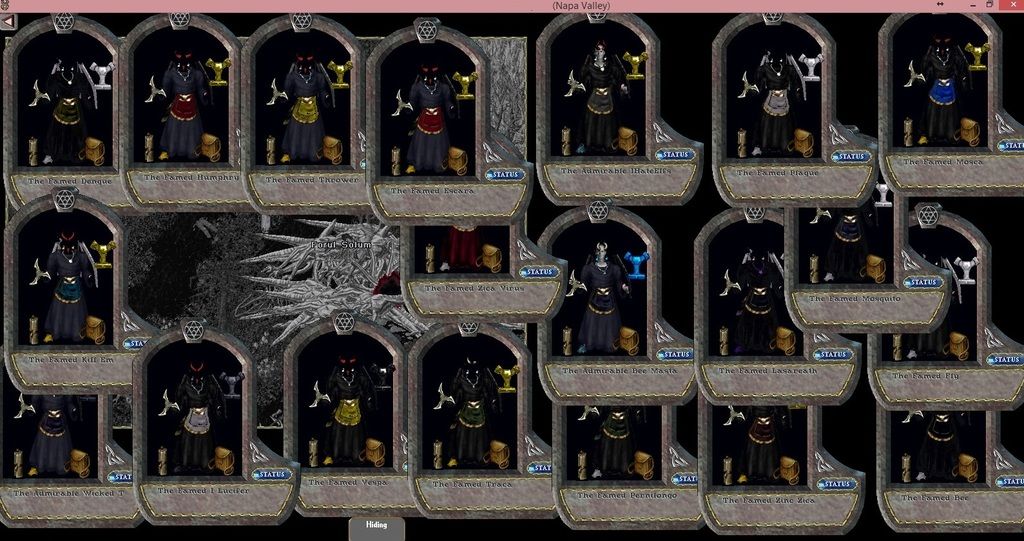Open The Famed Plaque's status

coord(852,156)
